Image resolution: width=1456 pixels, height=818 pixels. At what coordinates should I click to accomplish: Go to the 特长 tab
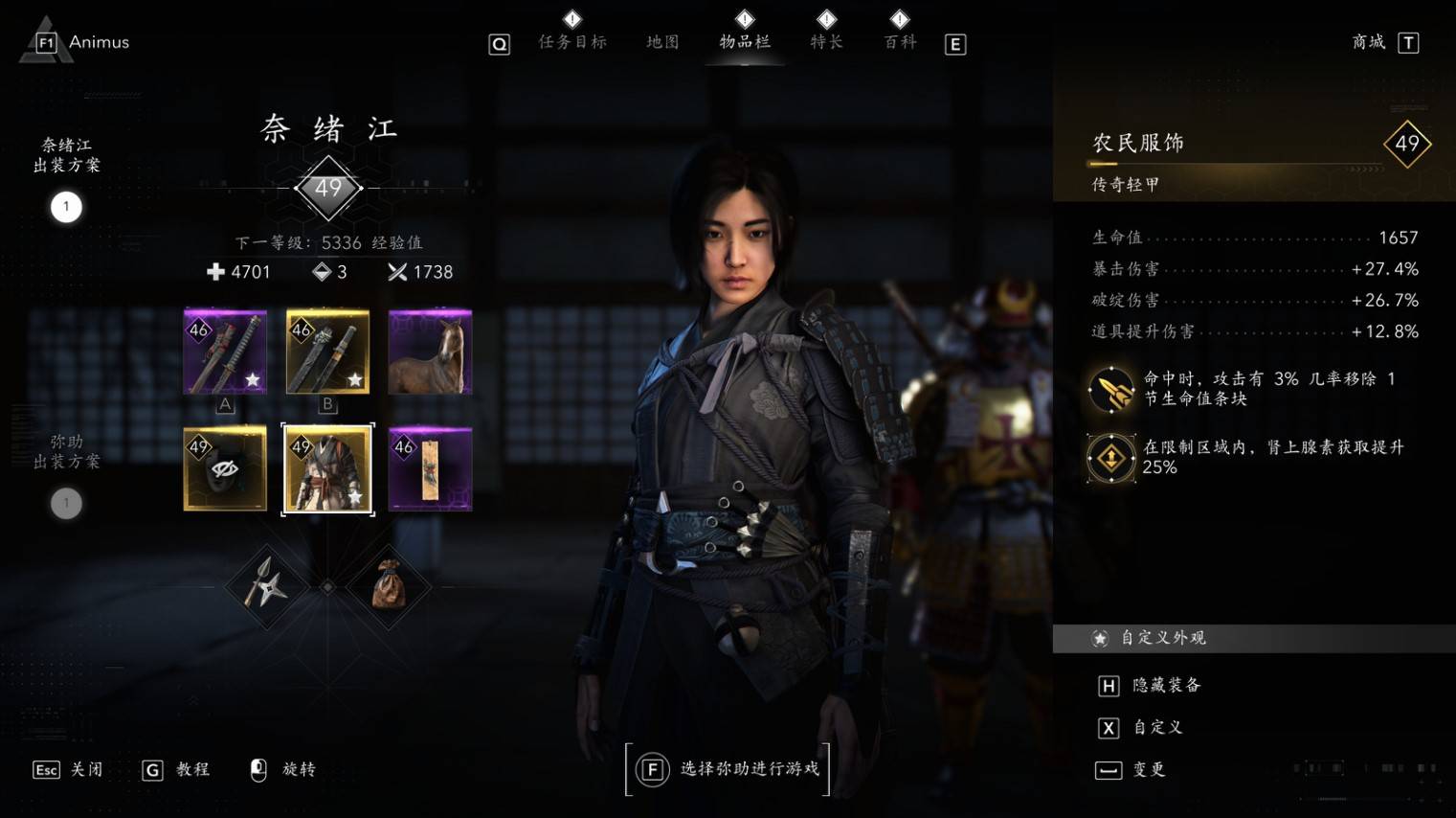pos(826,41)
